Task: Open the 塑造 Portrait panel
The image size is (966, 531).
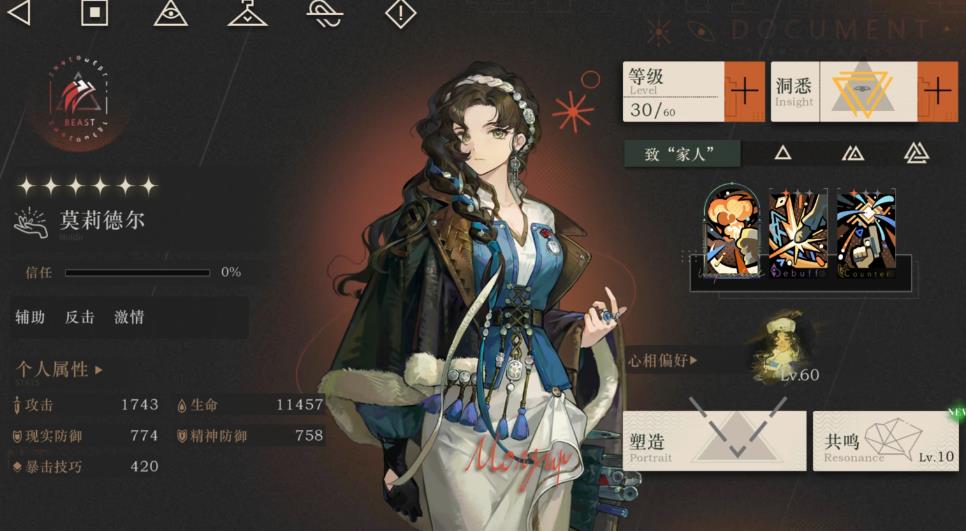Action: tap(714, 441)
